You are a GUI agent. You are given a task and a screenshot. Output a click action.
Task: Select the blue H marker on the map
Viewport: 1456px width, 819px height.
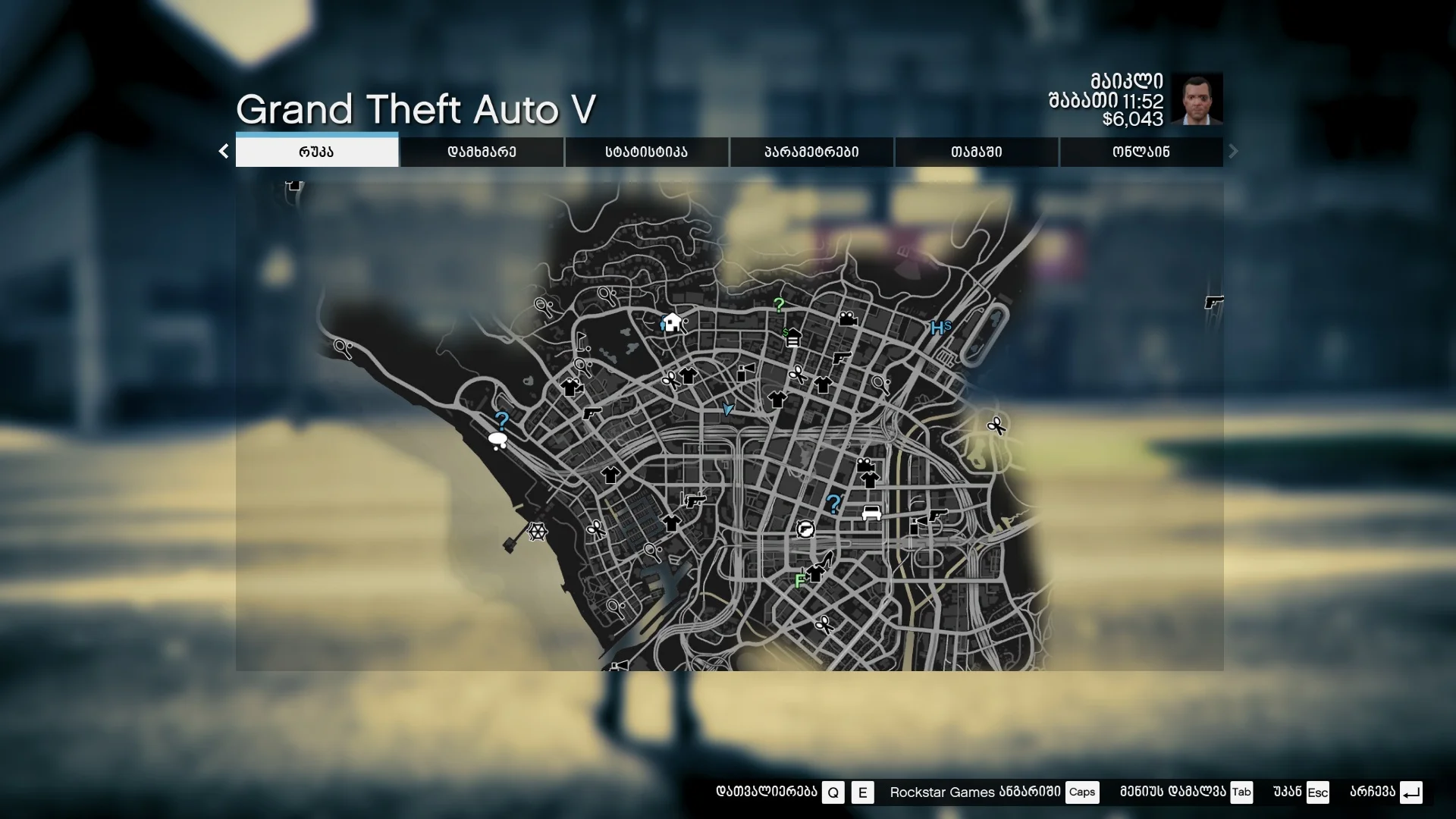pyautogui.click(x=939, y=328)
